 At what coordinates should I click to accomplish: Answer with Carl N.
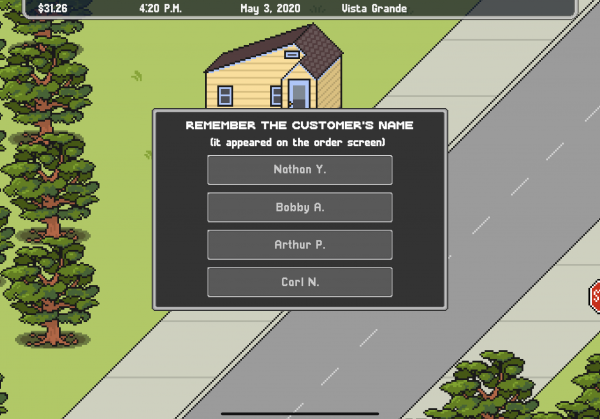click(x=299, y=282)
